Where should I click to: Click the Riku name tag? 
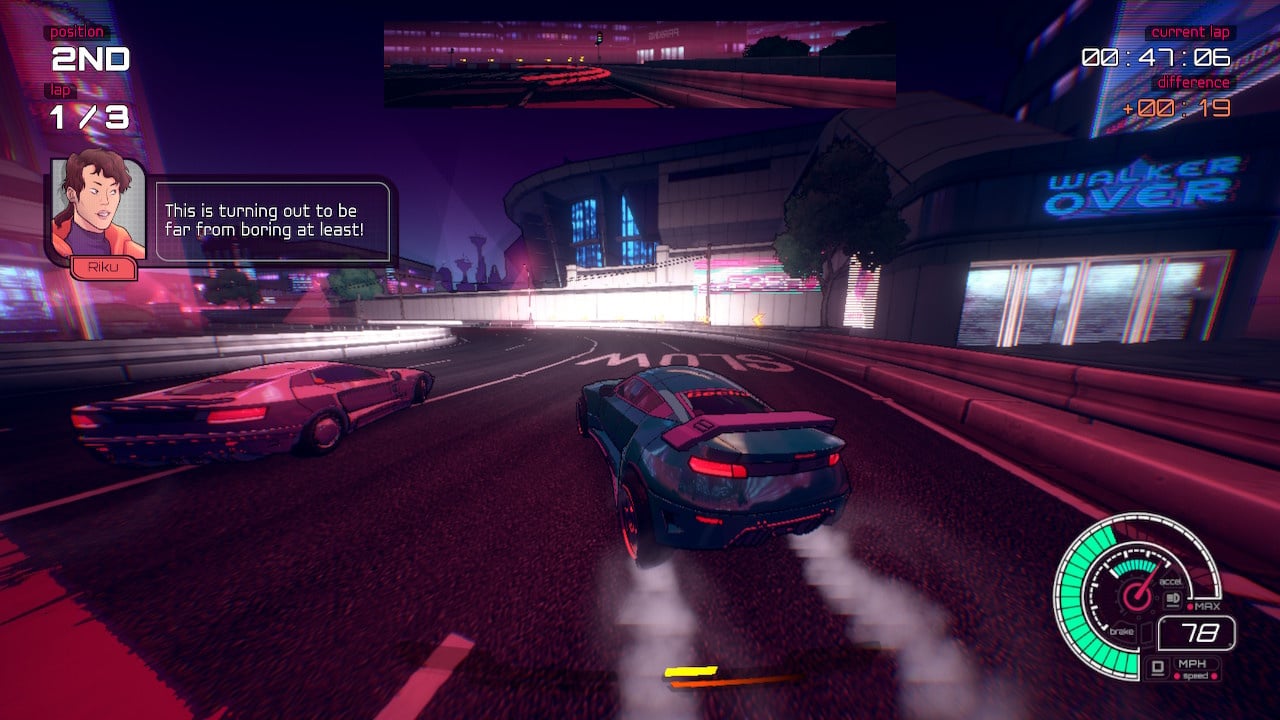103,268
